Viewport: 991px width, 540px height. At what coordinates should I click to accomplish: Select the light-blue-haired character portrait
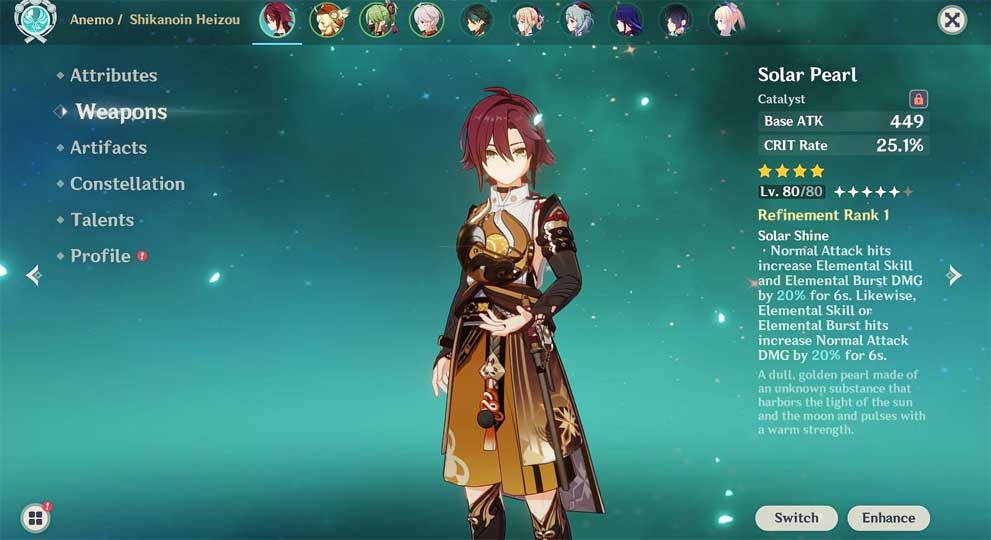click(x=577, y=20)
